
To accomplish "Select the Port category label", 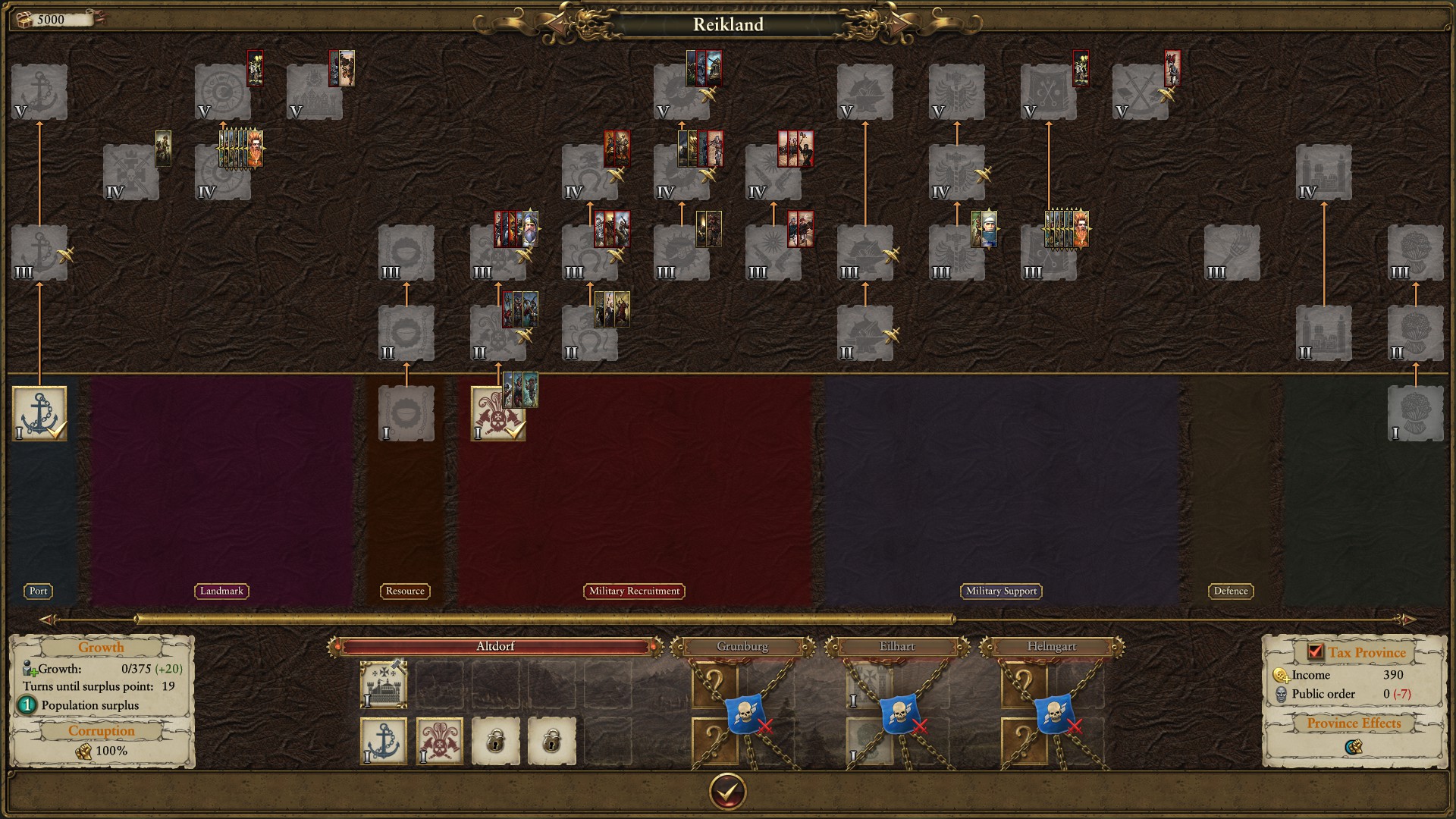I will coord(39,591).
